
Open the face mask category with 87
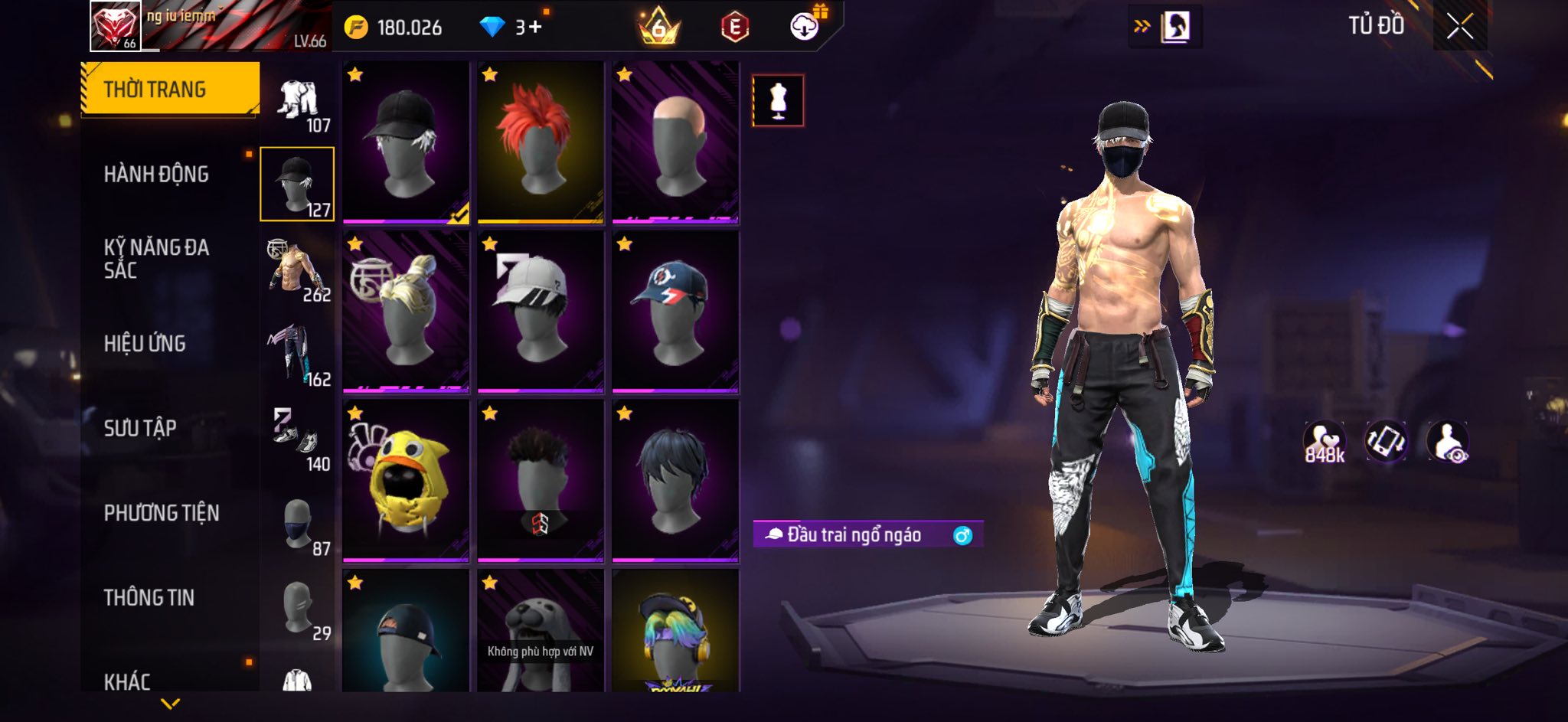[297, 524]
